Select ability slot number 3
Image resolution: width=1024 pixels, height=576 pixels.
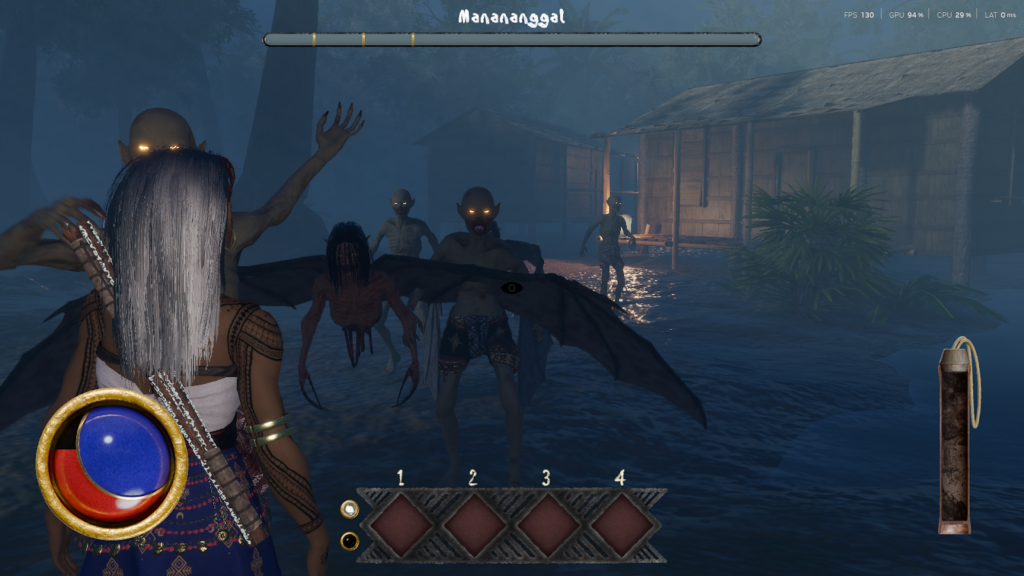coord(547,525)
